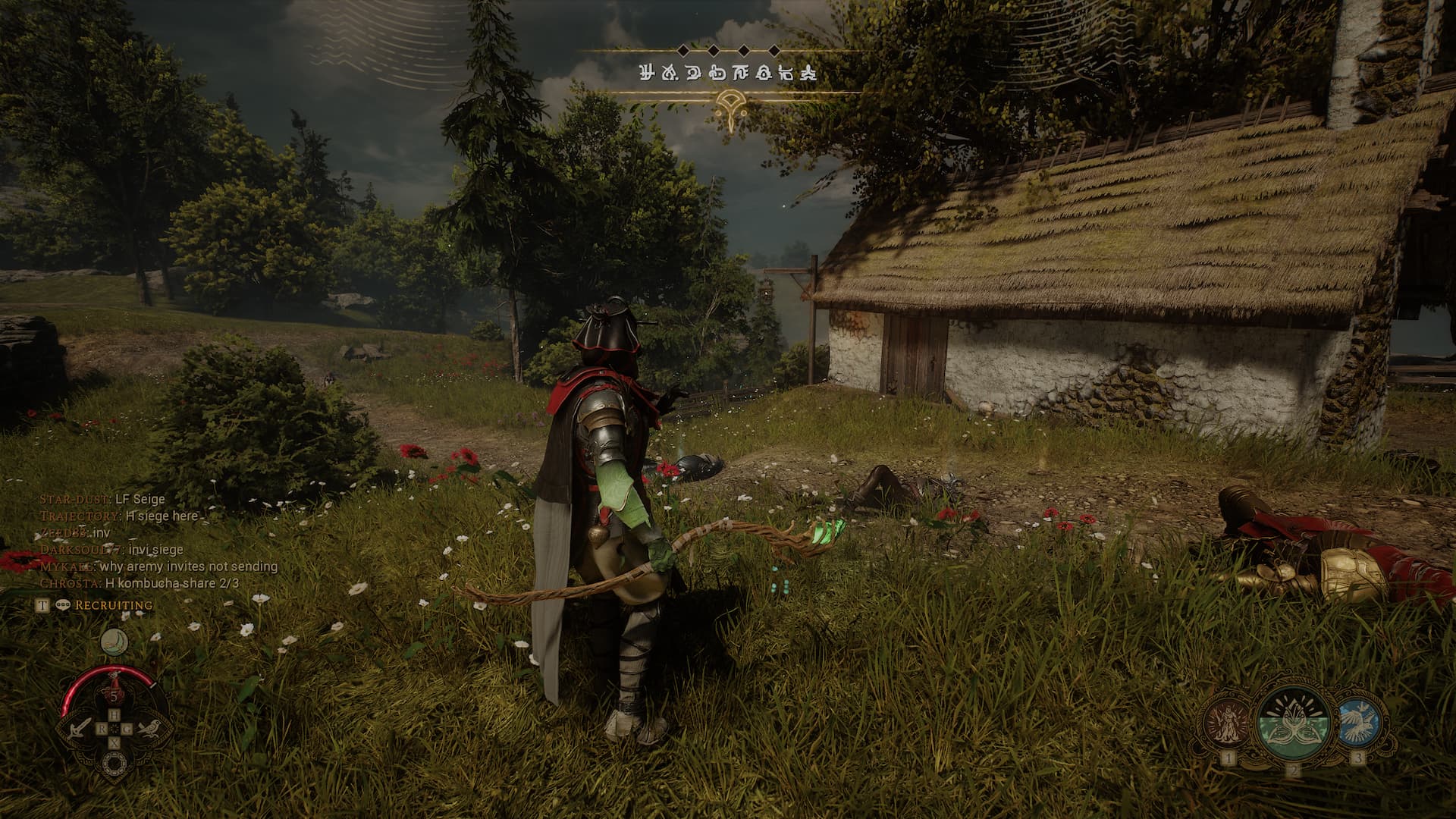Choose the sword weapon slot

pyautogui.click(x=77, y=730)
